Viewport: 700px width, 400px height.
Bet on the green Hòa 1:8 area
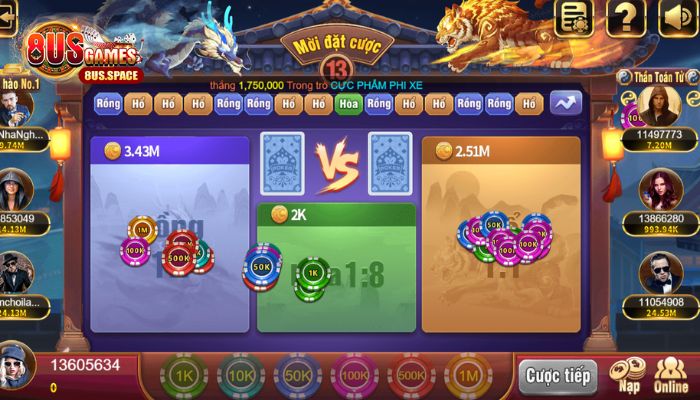[x=336, y=275]
